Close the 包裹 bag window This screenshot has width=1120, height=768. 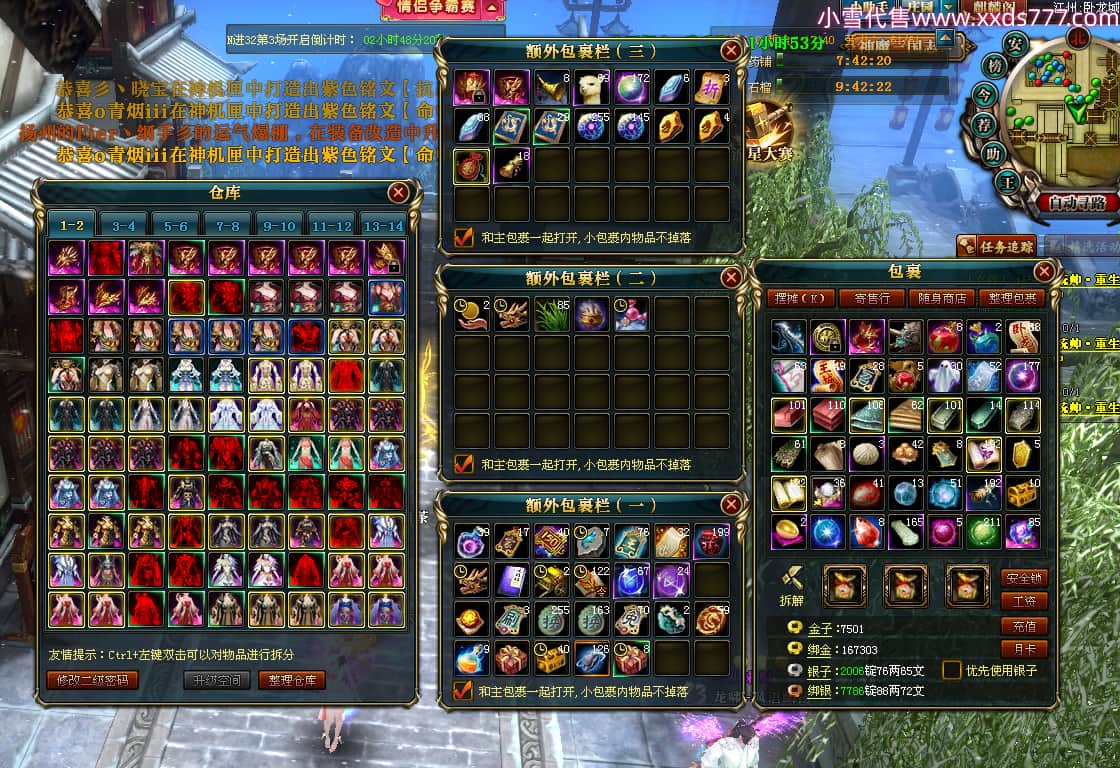coord(1044,271)
